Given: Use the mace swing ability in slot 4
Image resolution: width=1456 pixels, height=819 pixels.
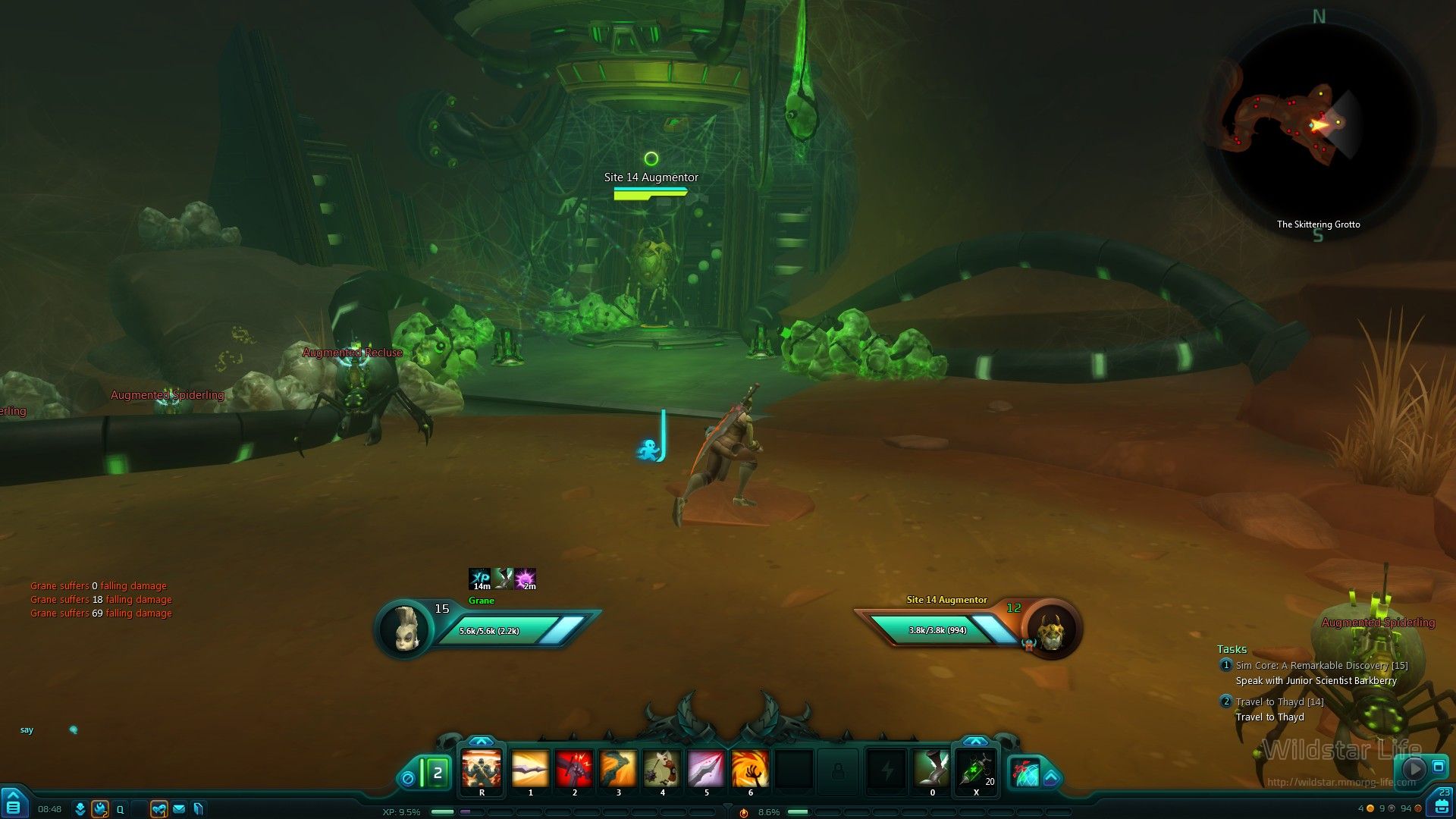Looking at the screenshot, I should point(662,770).
